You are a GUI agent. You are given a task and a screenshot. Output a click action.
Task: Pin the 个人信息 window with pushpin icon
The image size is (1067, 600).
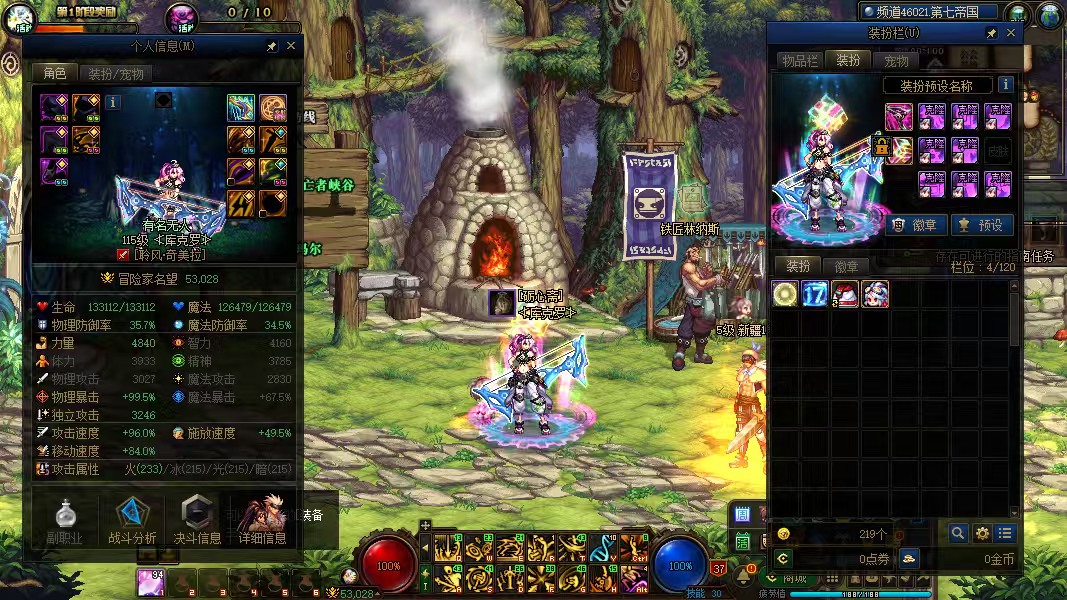[271, 46]
